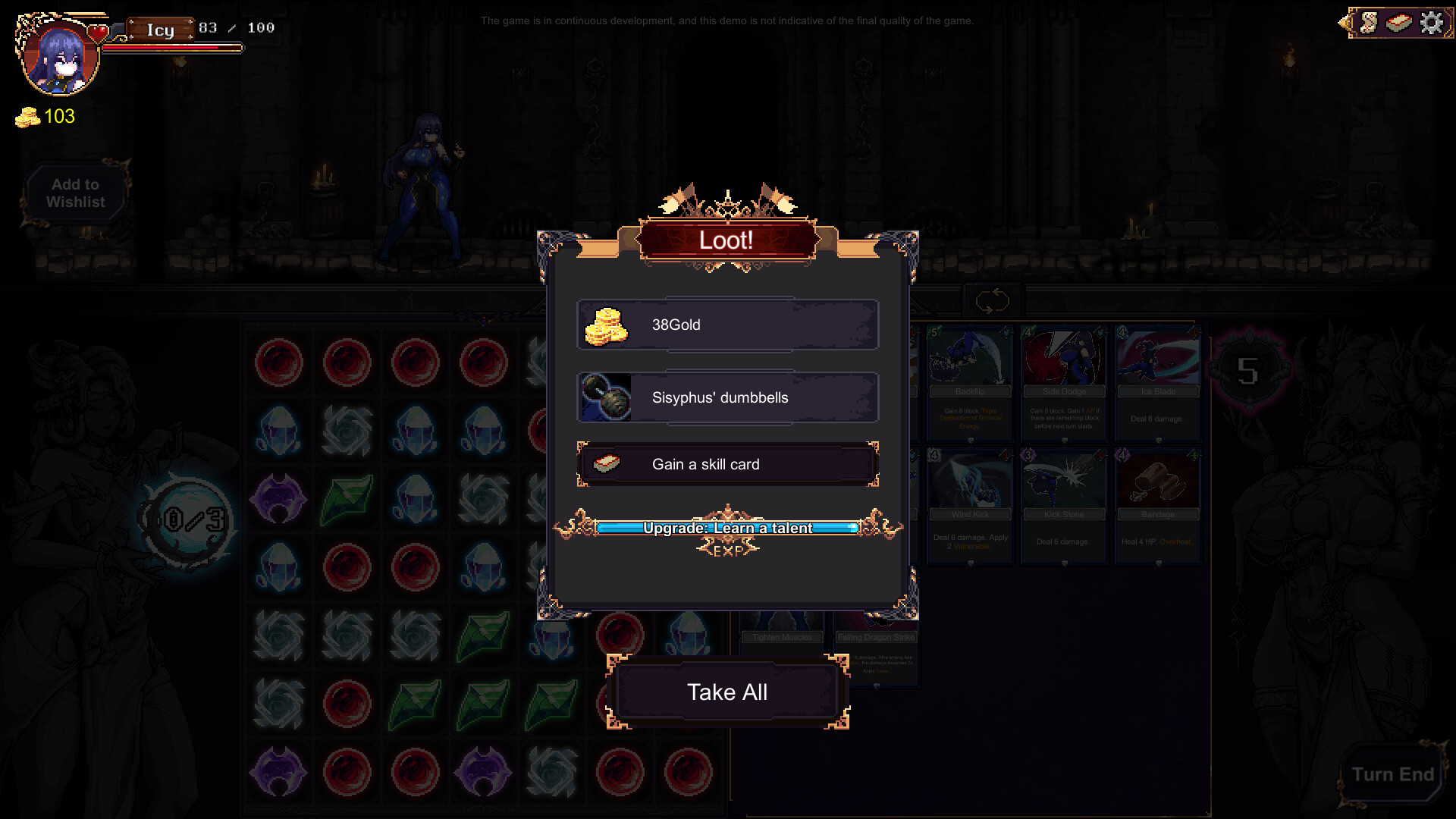
Task: Click the gold pile icon in the Loot panel
Action: coord(609,325)
